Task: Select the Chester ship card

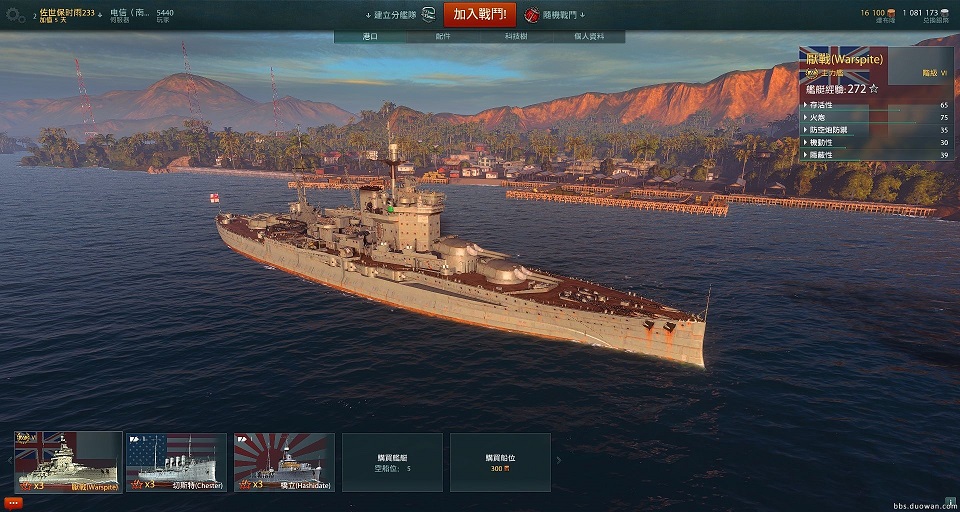Action: pyautogui.click(x=176, y=462)
